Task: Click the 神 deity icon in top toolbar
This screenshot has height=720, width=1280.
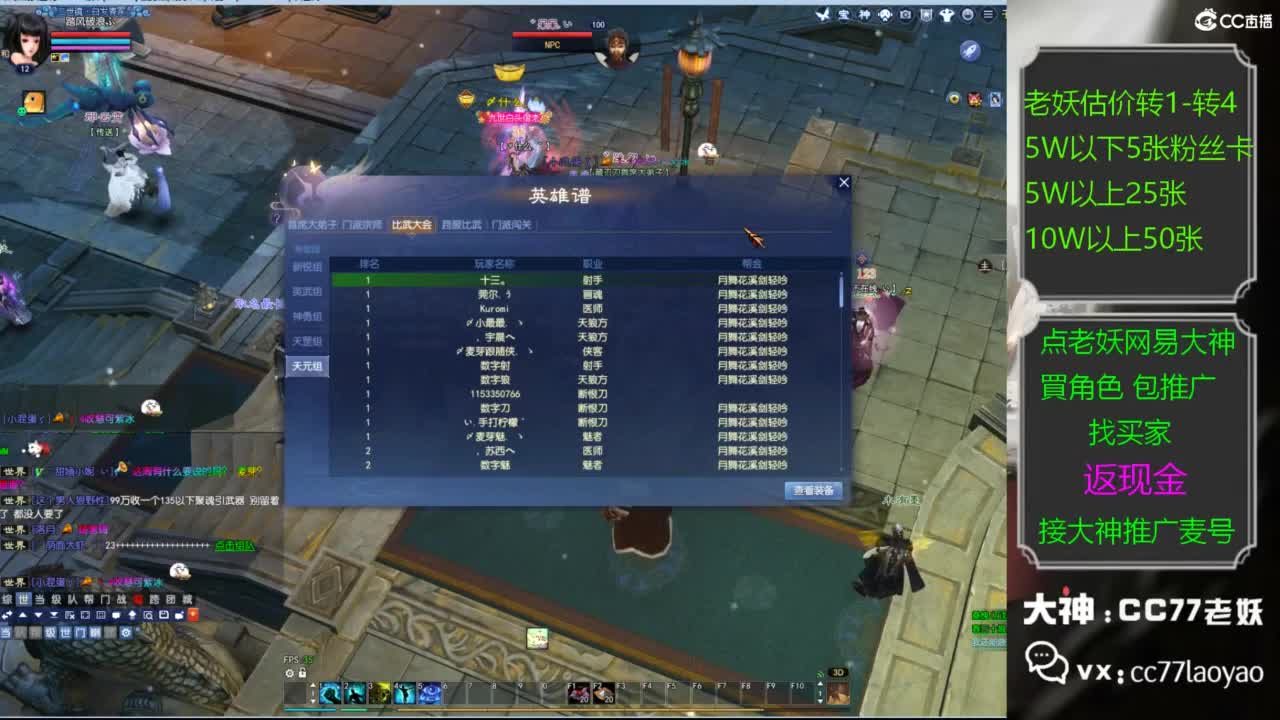Action: [864, 13]
